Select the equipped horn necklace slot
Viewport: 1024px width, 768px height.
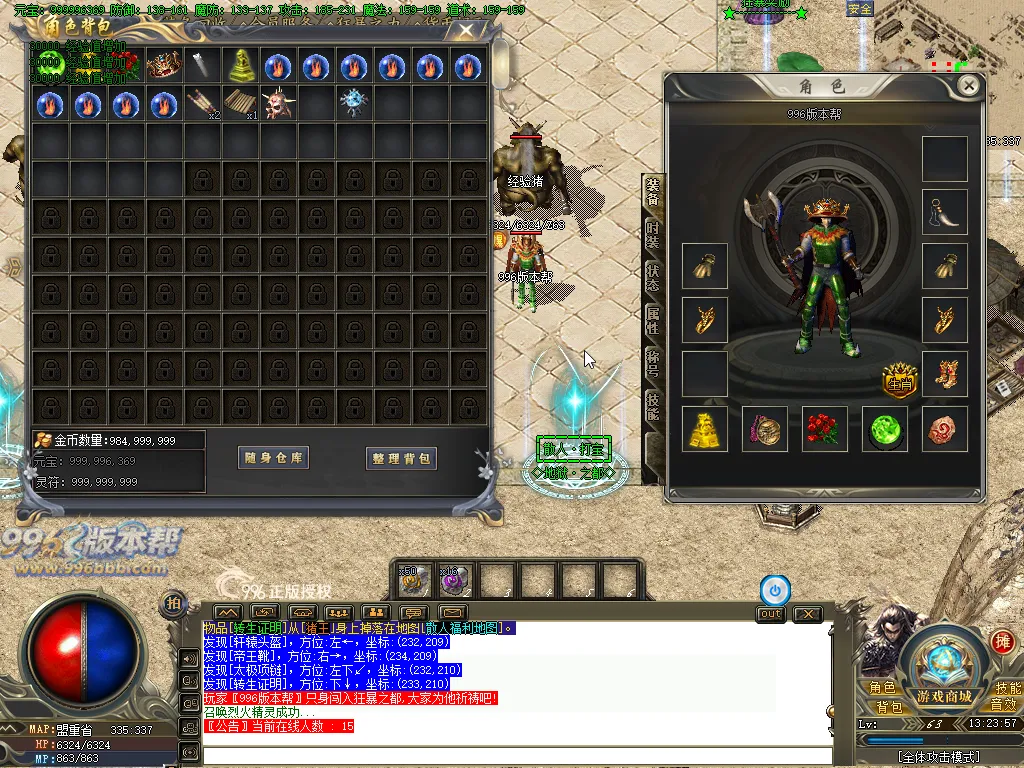coord(945,212)
